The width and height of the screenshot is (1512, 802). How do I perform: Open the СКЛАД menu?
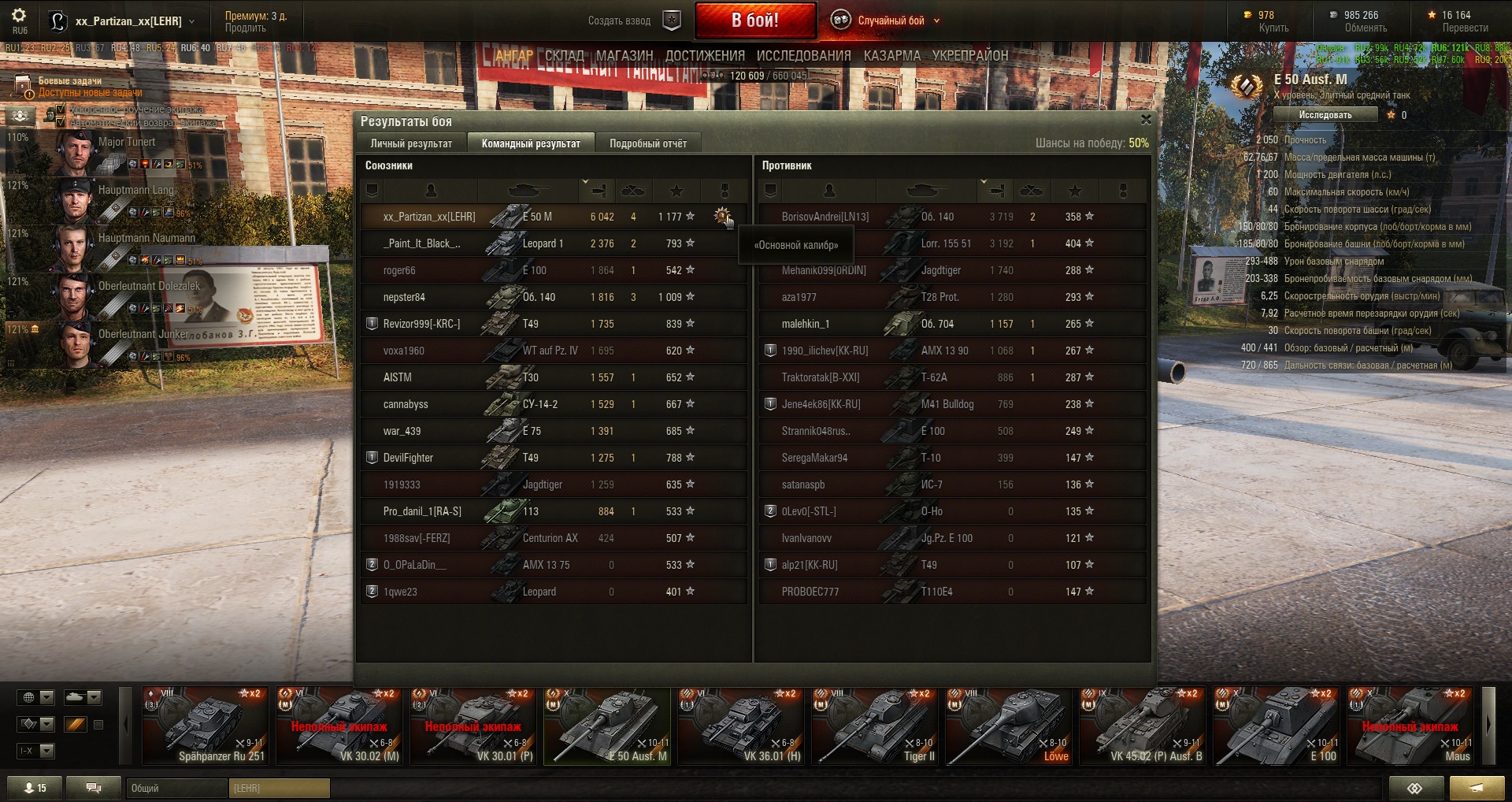564,56
